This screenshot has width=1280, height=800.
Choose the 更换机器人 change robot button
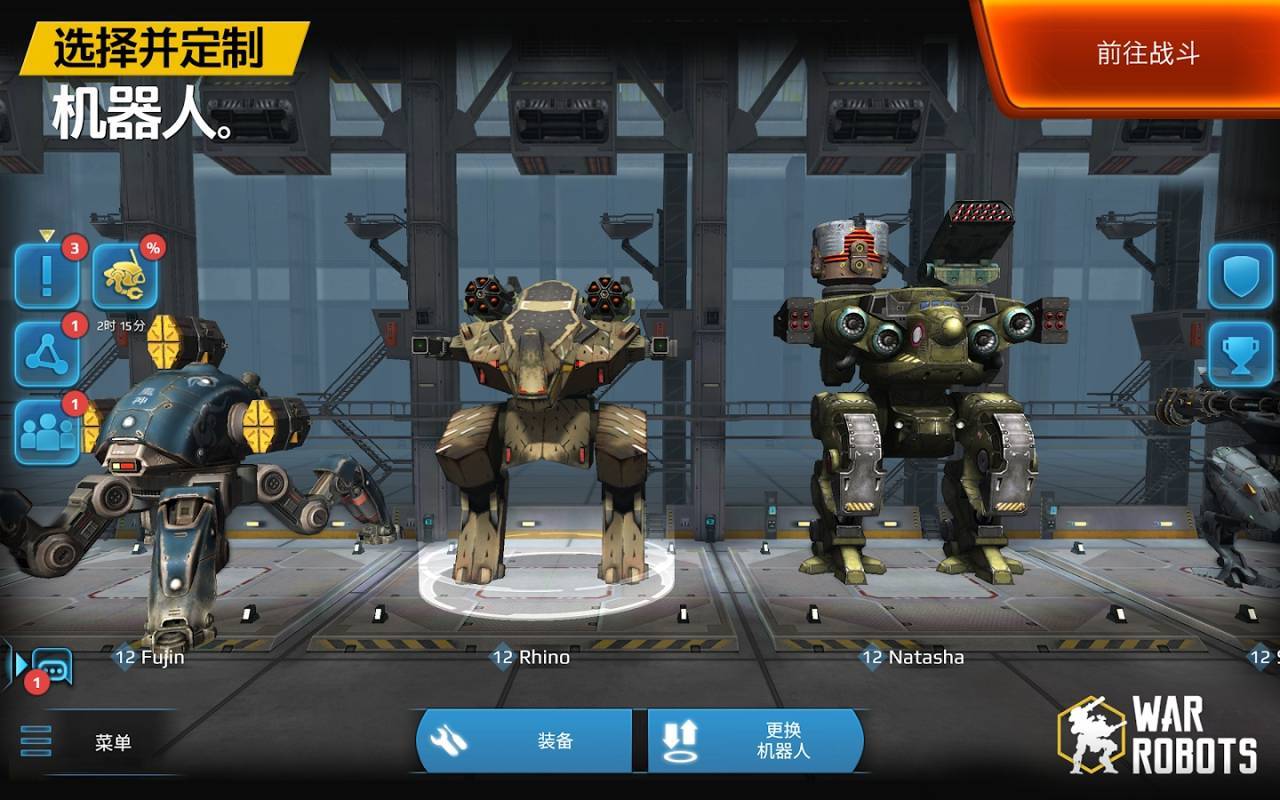pyautogui.click(x=756, y=741)
